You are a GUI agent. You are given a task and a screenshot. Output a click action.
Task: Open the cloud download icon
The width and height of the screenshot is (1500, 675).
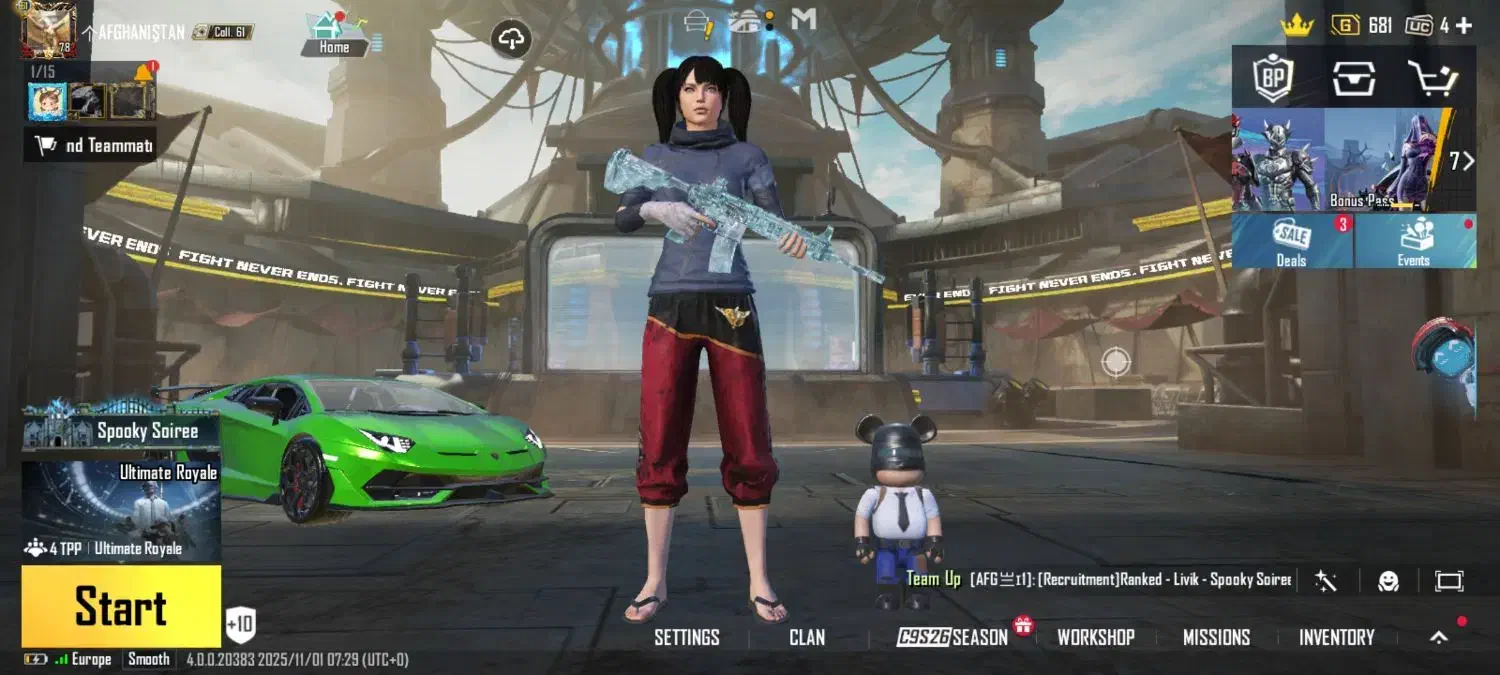[x=511, y=40]
